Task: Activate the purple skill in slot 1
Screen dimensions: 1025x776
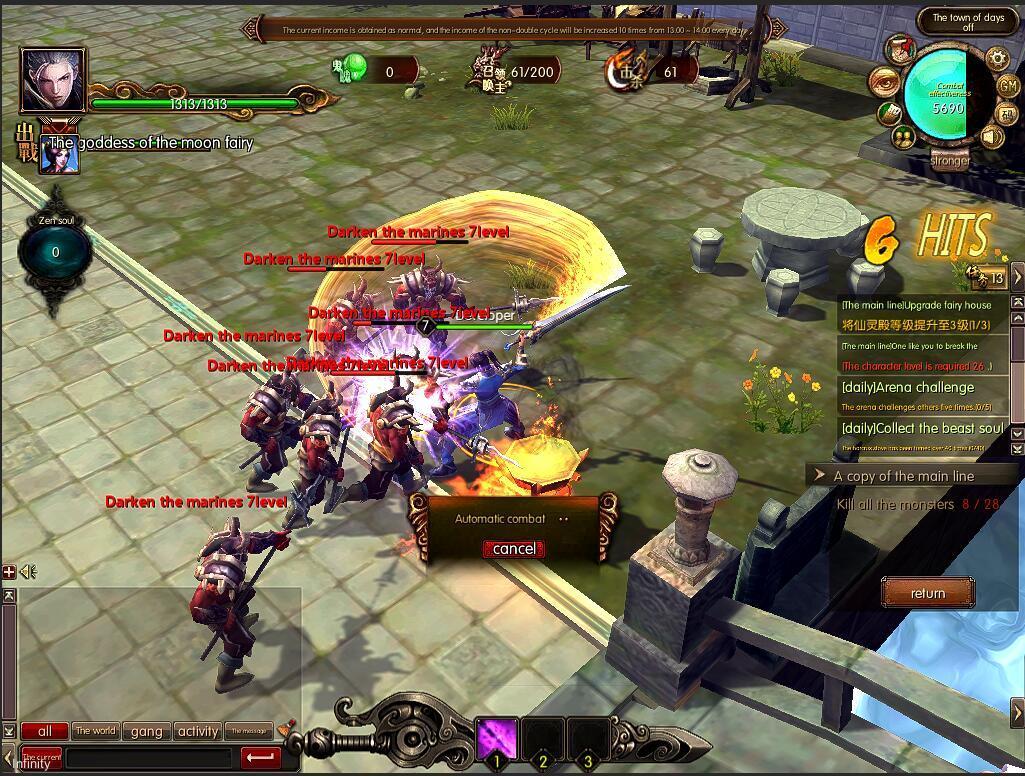Action: click(496, 740)
